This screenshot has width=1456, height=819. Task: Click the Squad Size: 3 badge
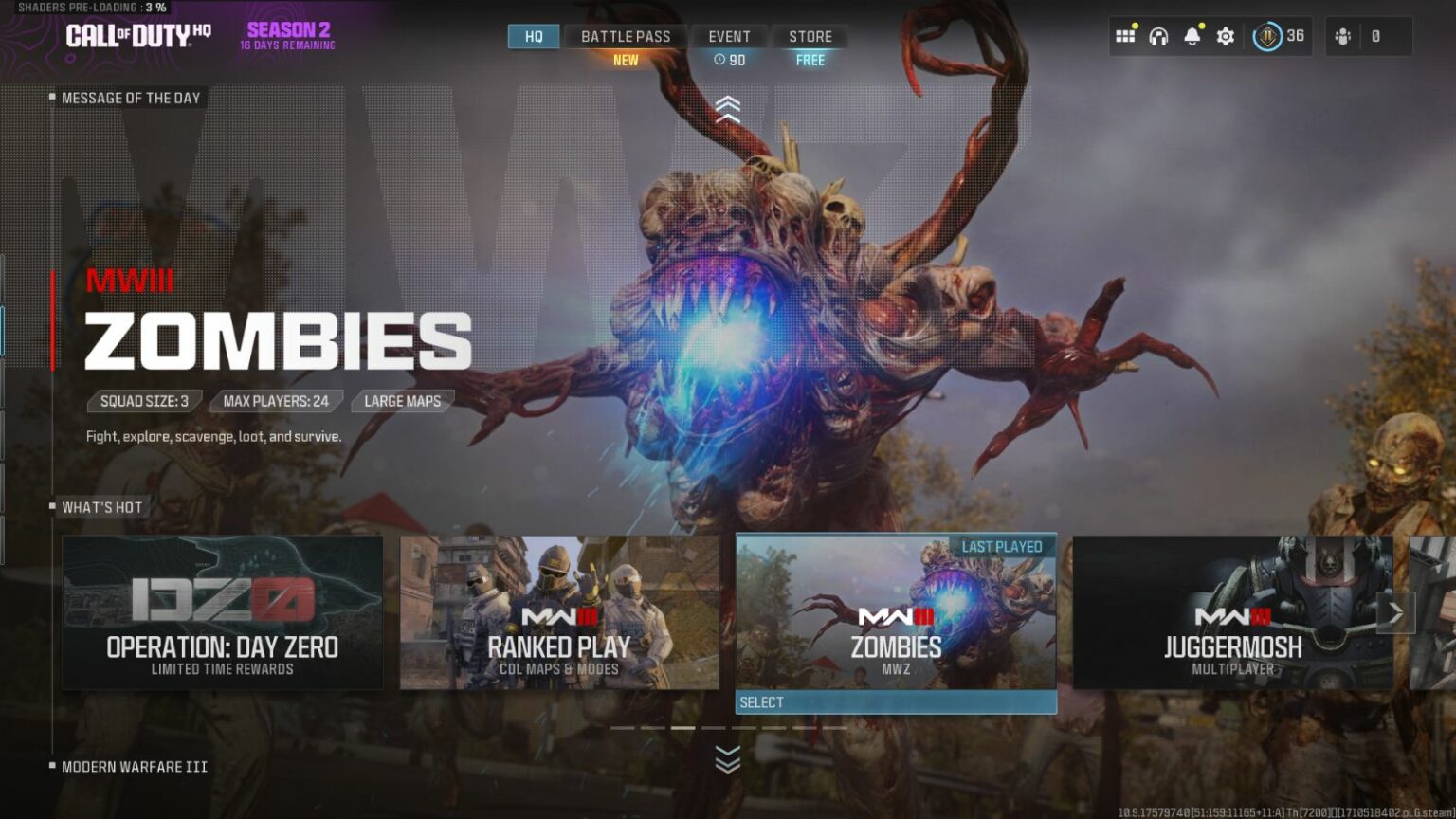pos(143,401)
